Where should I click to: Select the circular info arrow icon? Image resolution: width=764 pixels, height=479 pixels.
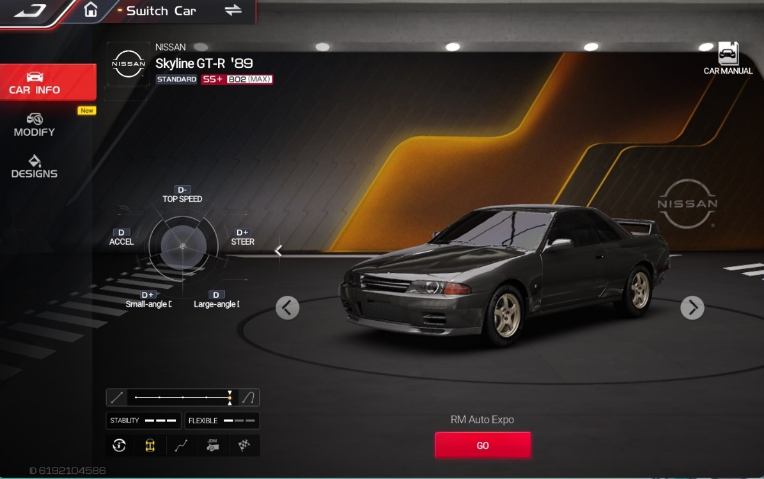[x=119, y=446]
